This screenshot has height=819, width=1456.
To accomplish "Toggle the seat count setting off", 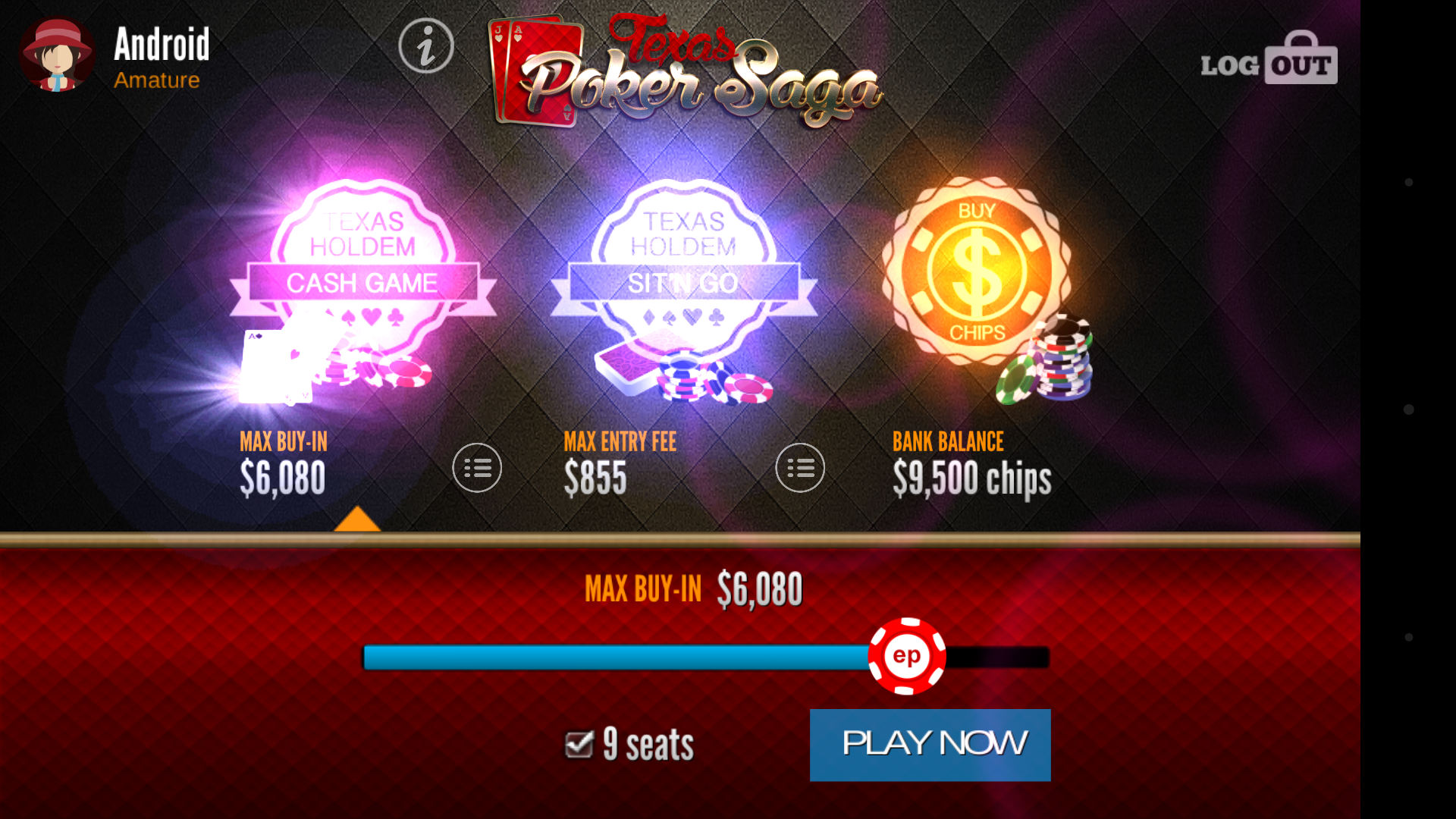I will tap(578, 744).
